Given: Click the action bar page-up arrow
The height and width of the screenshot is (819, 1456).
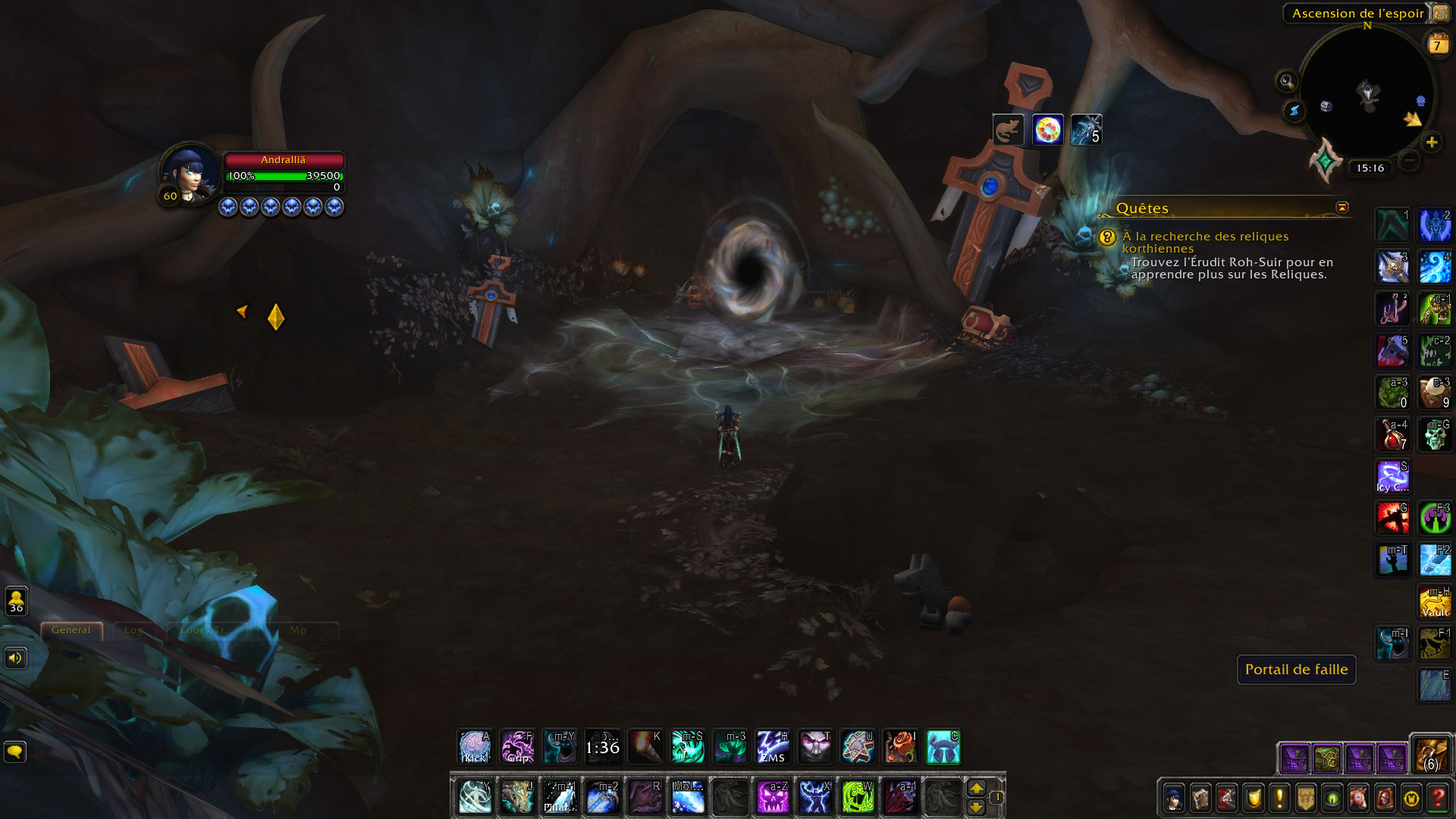Looking at the screenshot, I should (977, 788).
